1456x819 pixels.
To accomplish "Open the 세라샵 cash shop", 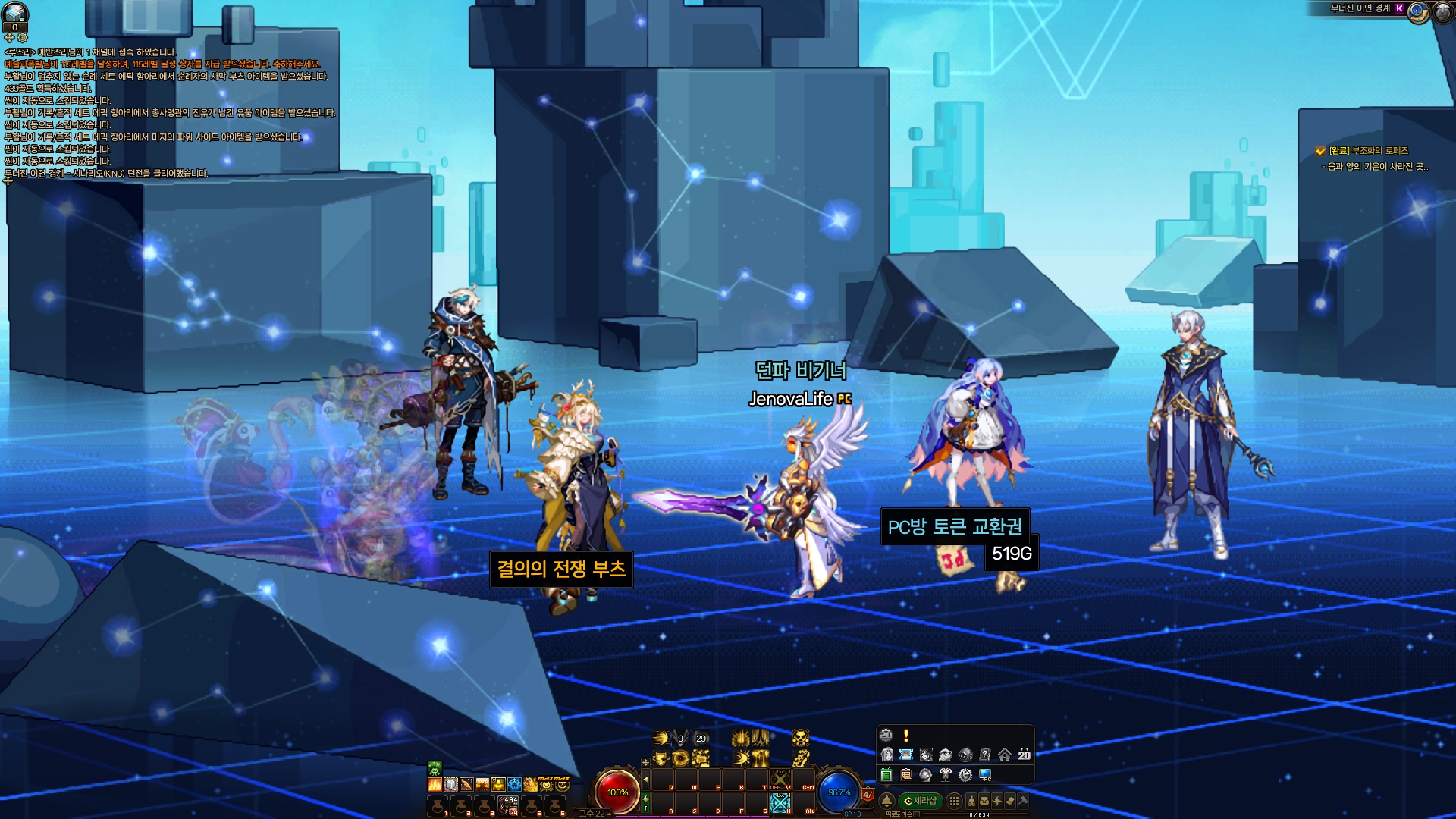I will tap(921, 801).
